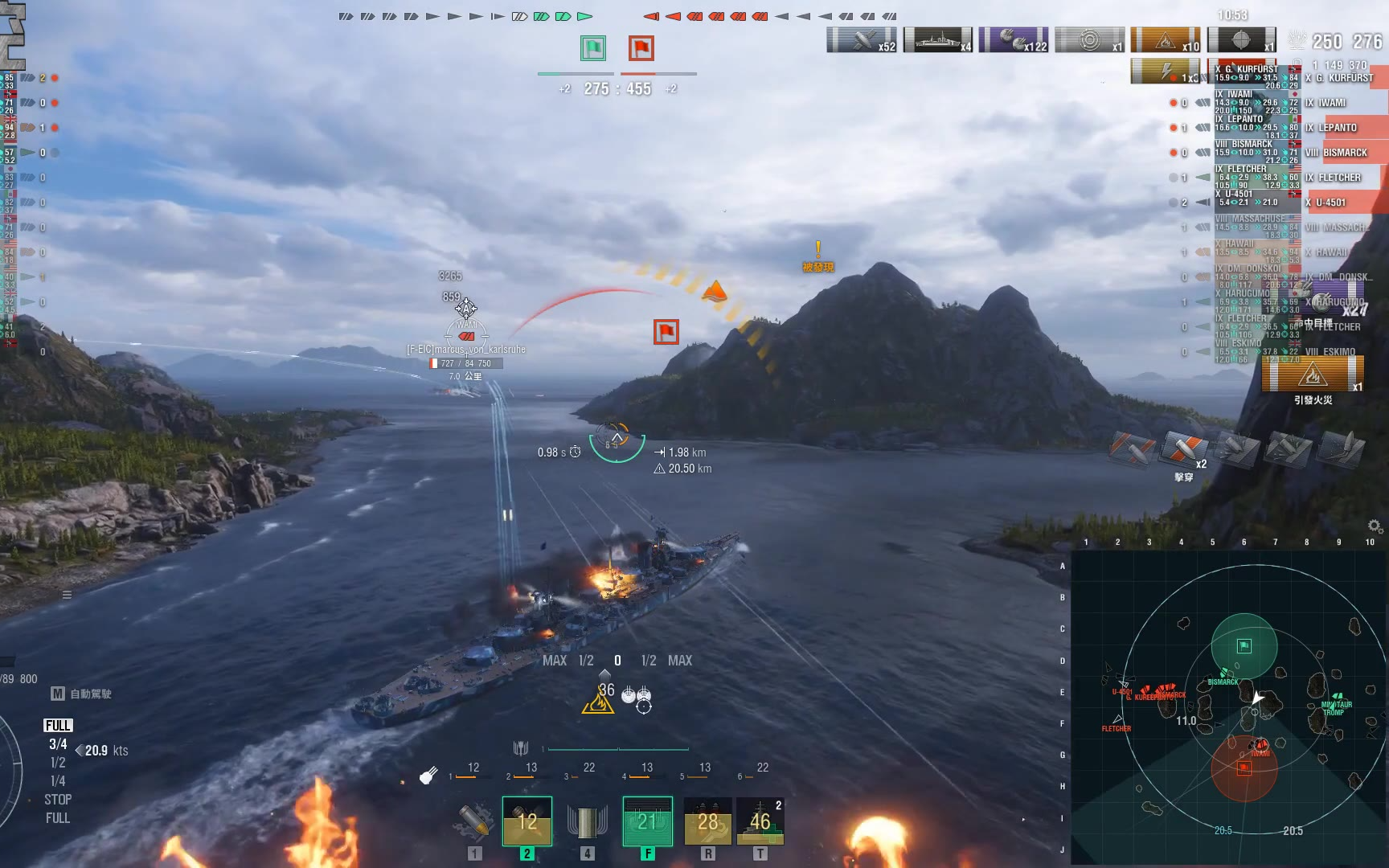Click the green capture flag indicator at top
The width and height of the screenshot is (1389, 868).
click(593, 48)
